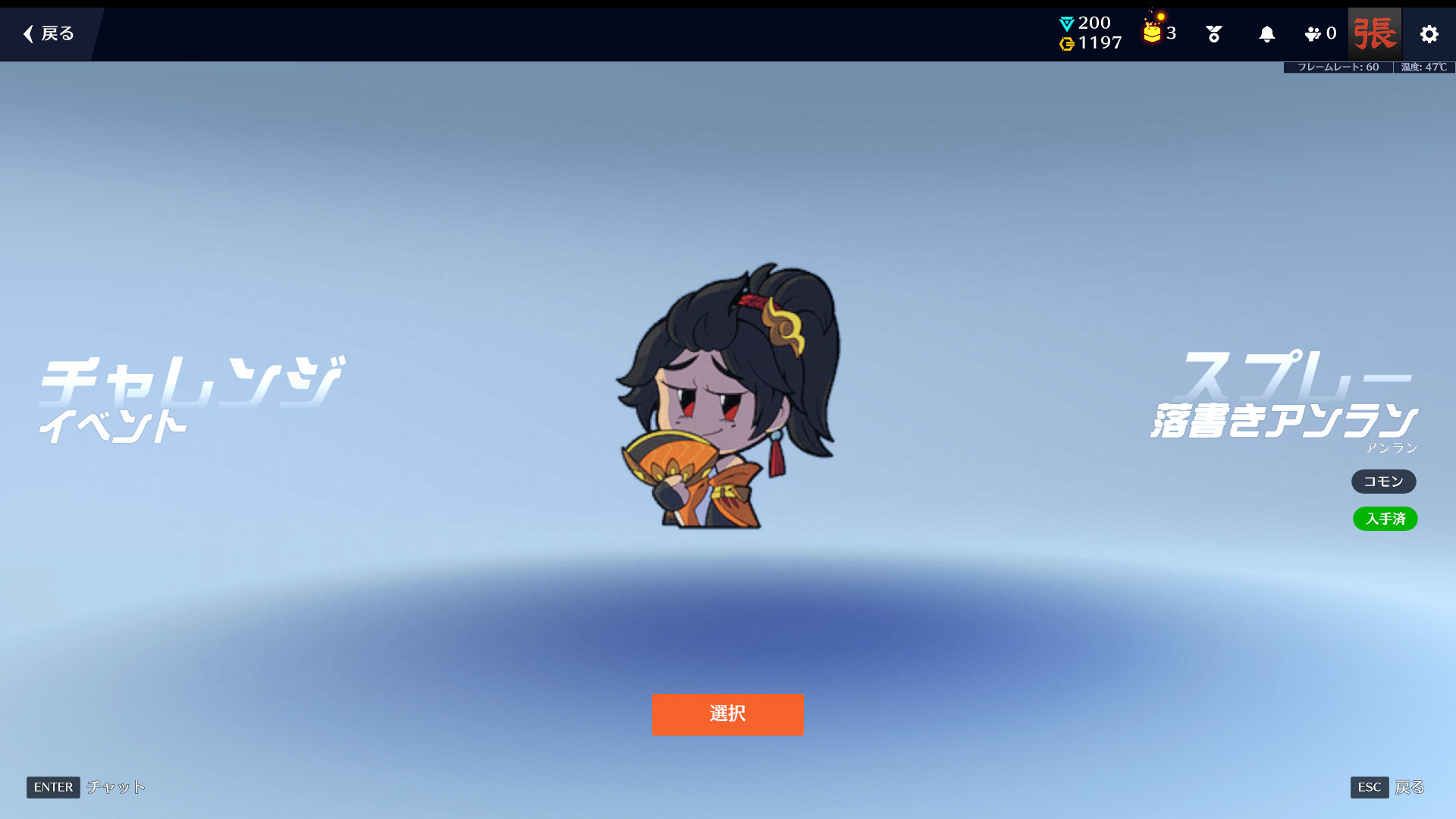Open the medal challenges icon
Image resolution: width=1456 pixels, height=819 pixels.
pyautogui.click(x=1213, y=34)
